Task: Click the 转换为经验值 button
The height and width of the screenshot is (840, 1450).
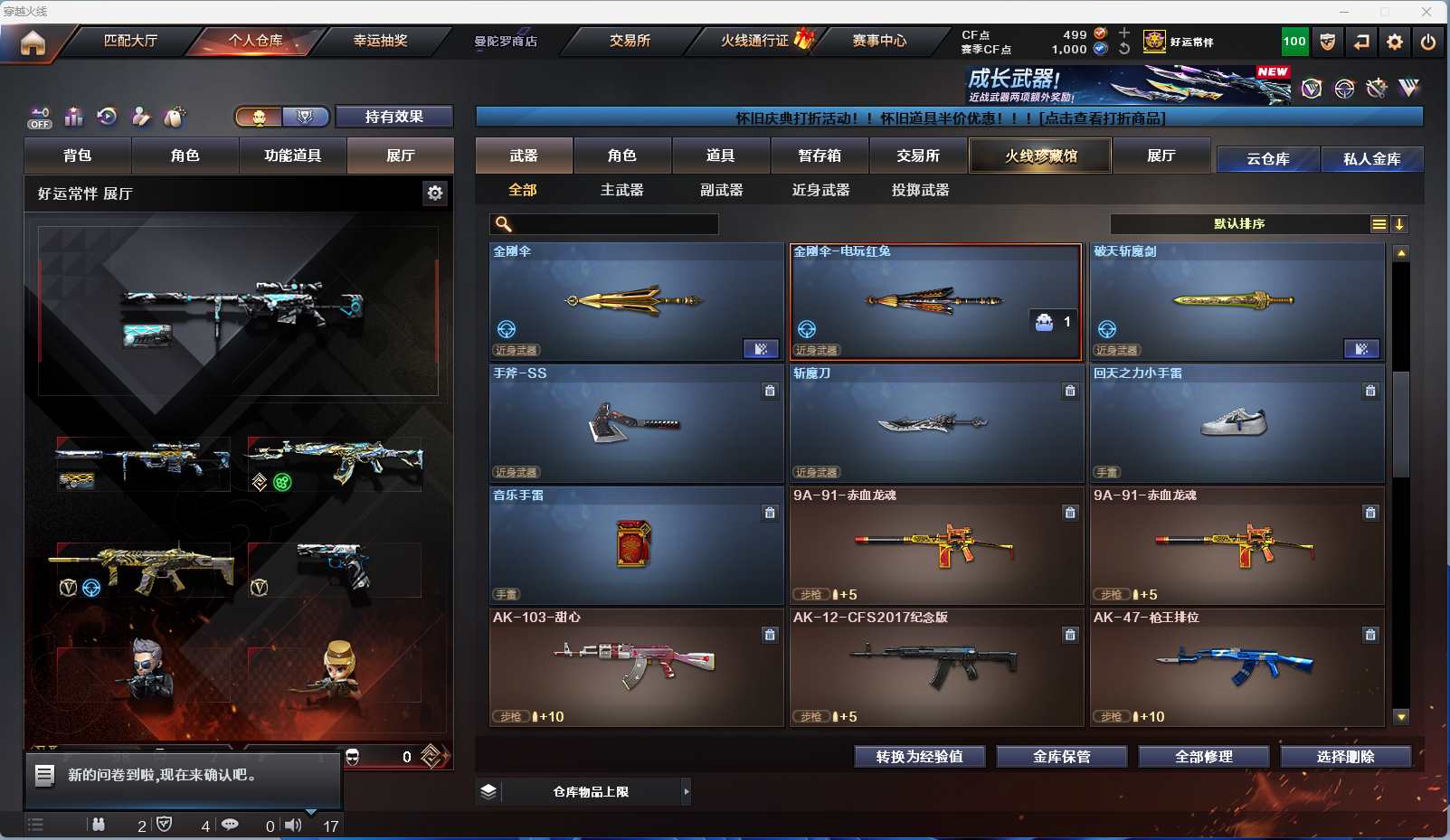Action: [919, 757]
